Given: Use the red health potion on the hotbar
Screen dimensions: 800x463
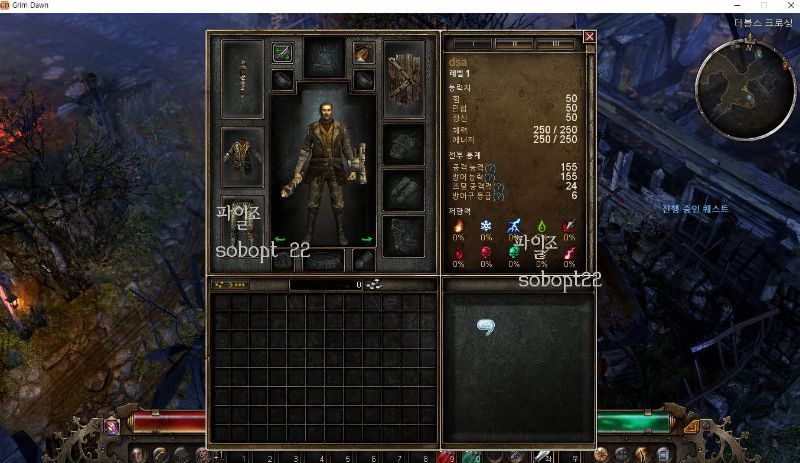Looking at the screenshot, I should [447, 456].
